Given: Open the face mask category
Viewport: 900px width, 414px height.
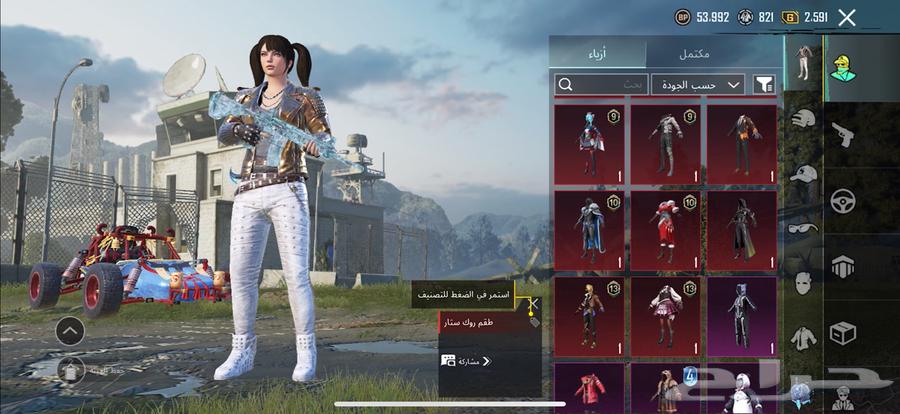Looking at the screenshot, I should (x=803, y=282).
